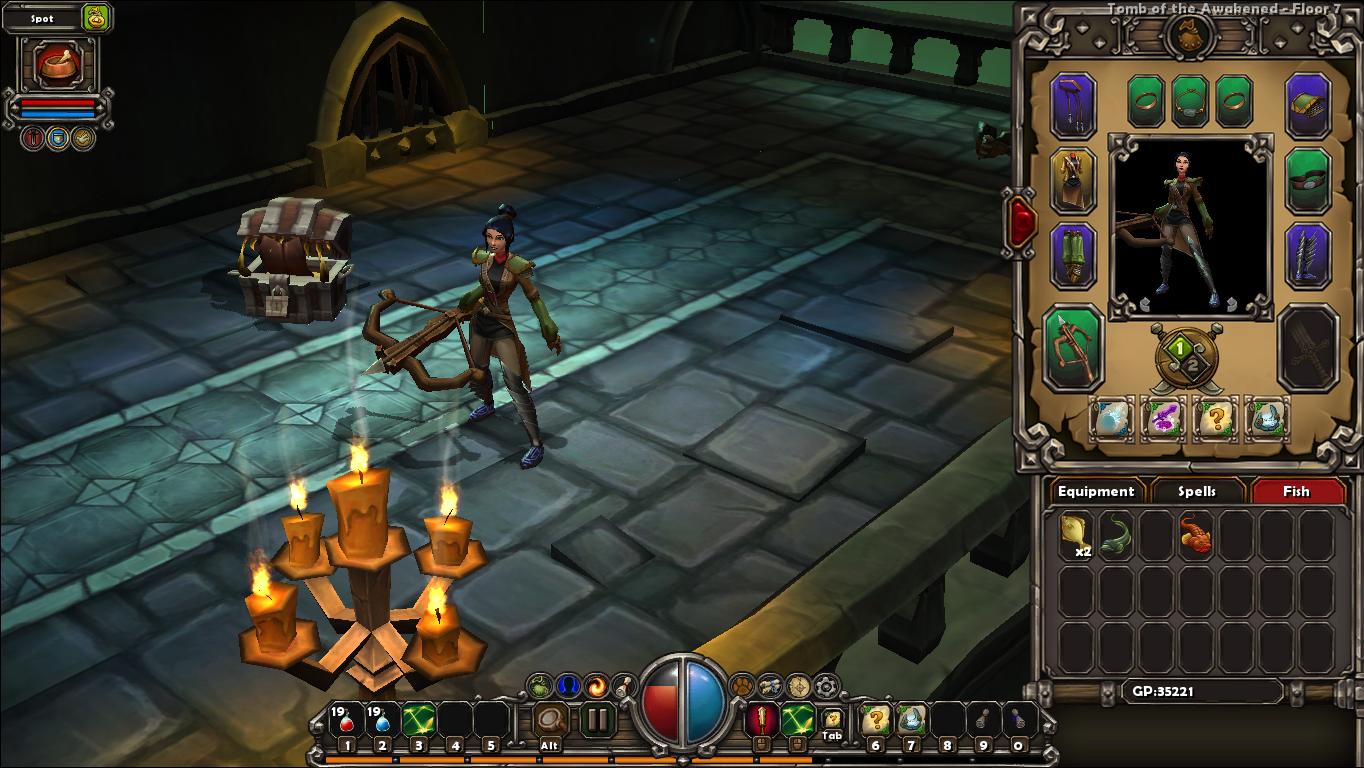Image resolution: width=1364 pixels, height=768 pixels.
Task: Open the flame skills icon
Action: point(595,687)
